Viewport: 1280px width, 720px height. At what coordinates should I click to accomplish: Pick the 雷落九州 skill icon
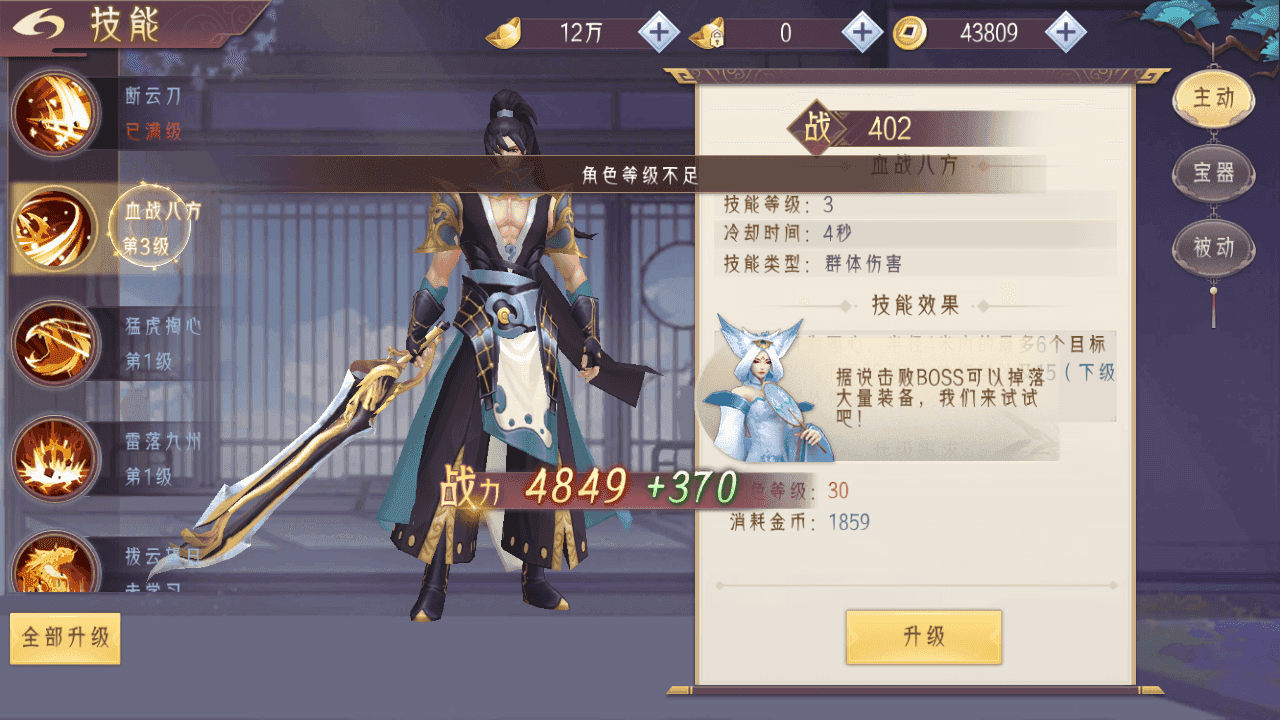56,459
